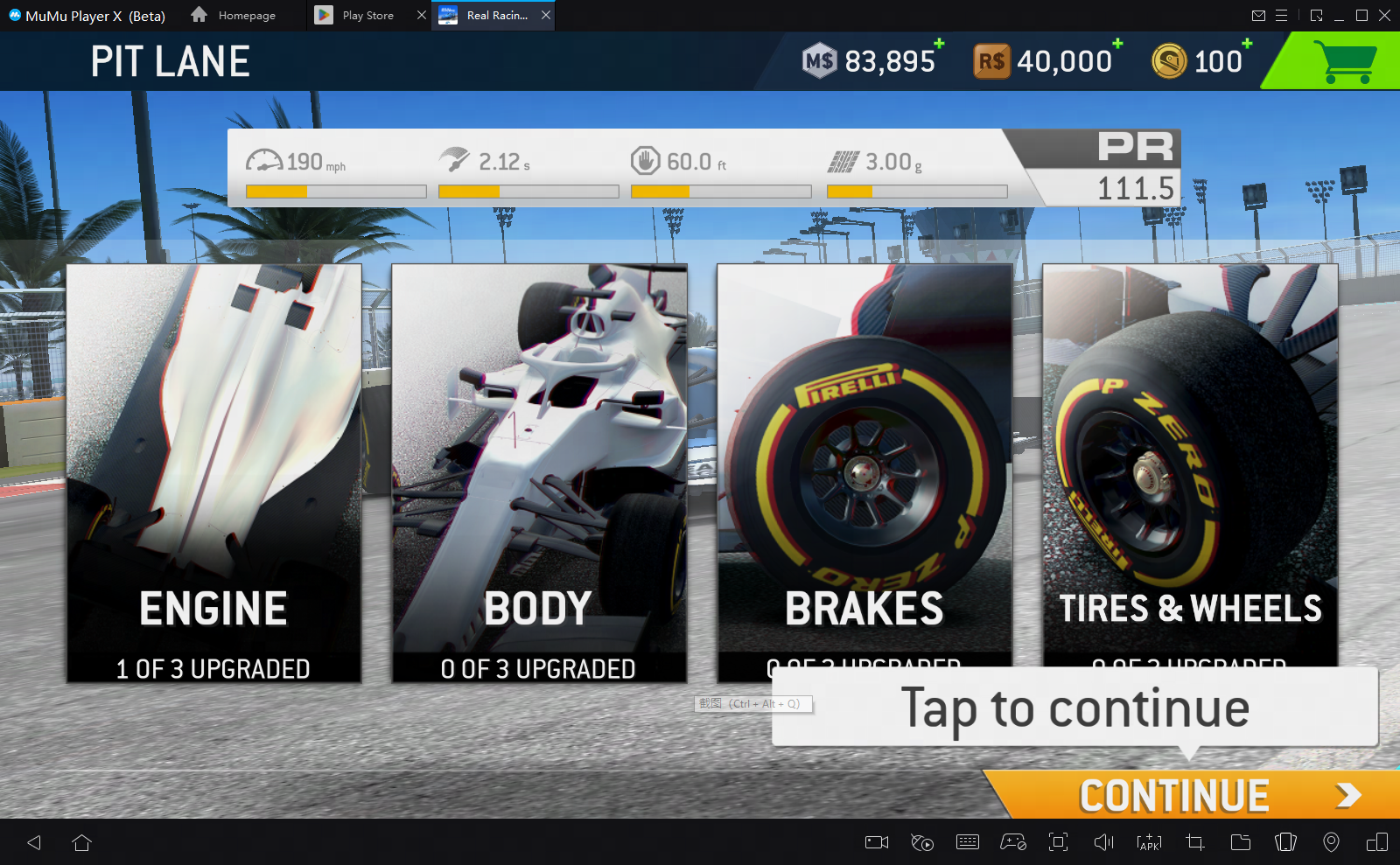The width and height of the screenshot is (1400, 865).
Task: Click the gamepad controls icon
Action: coord(1013,842)
